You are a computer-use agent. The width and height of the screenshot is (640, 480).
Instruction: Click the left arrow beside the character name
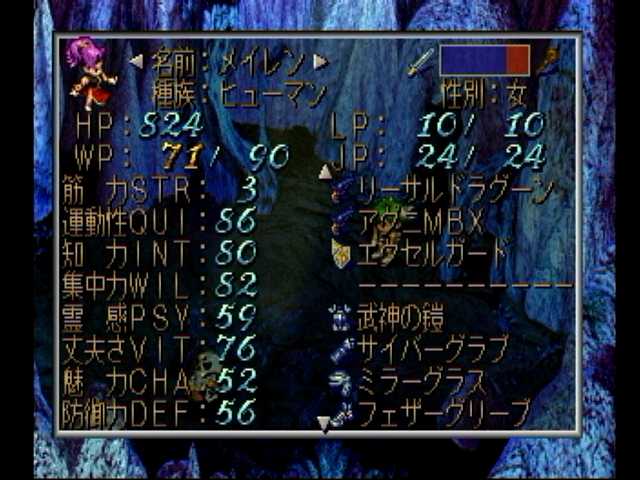click(136, 62)
